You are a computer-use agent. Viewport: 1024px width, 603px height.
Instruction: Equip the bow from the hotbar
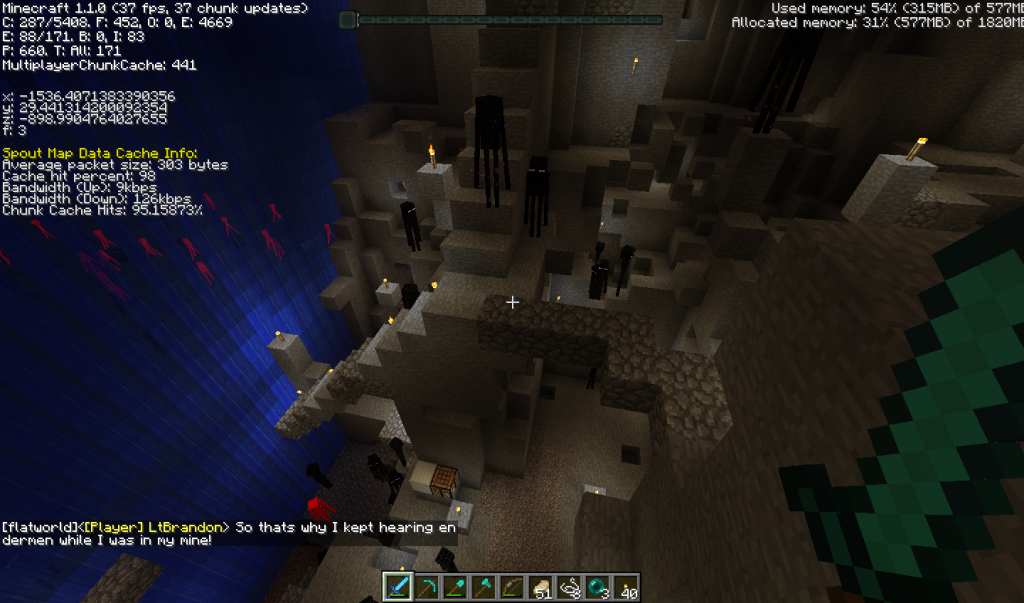point(512,587)
